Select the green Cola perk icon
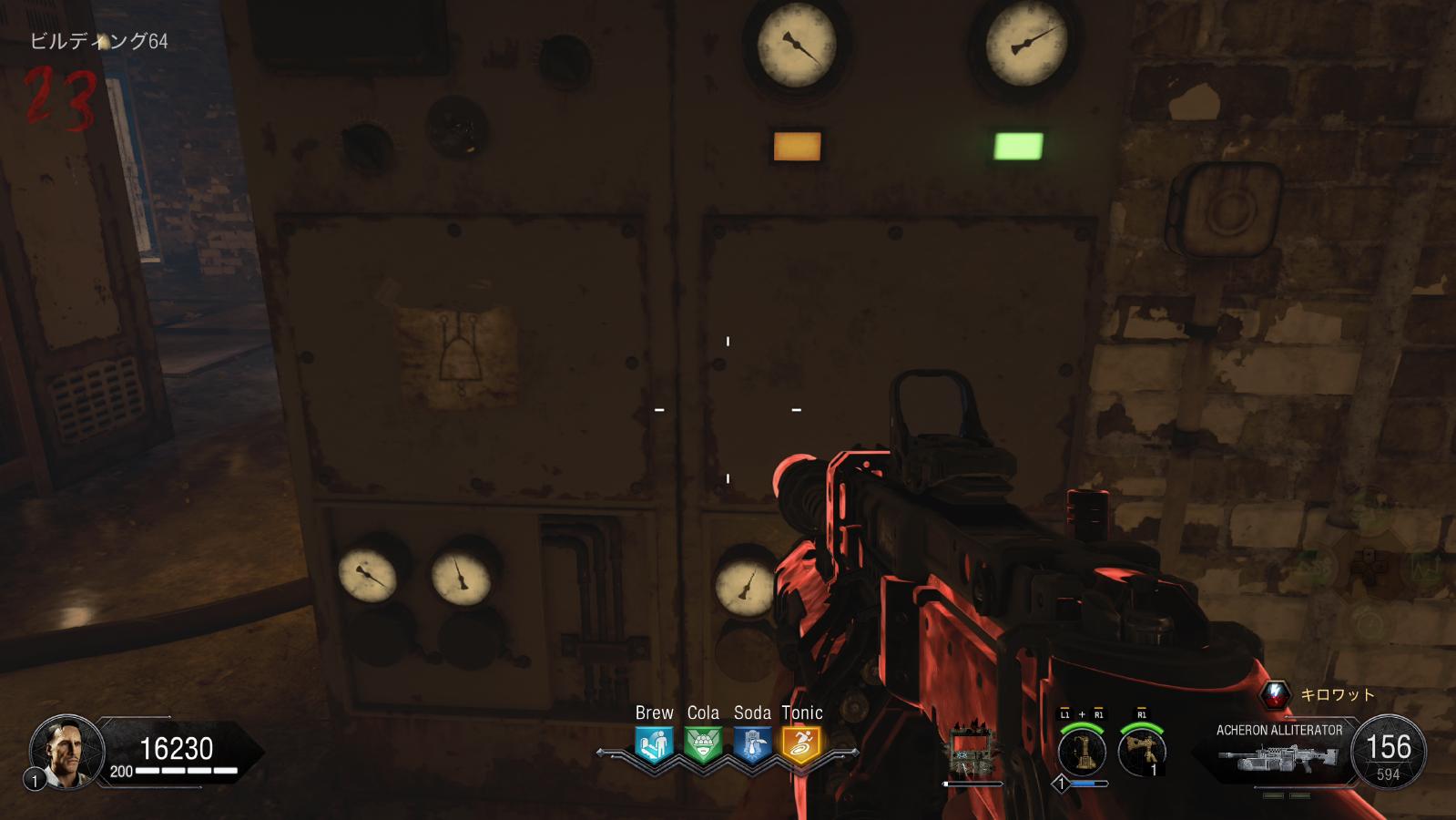 (703, 744)
